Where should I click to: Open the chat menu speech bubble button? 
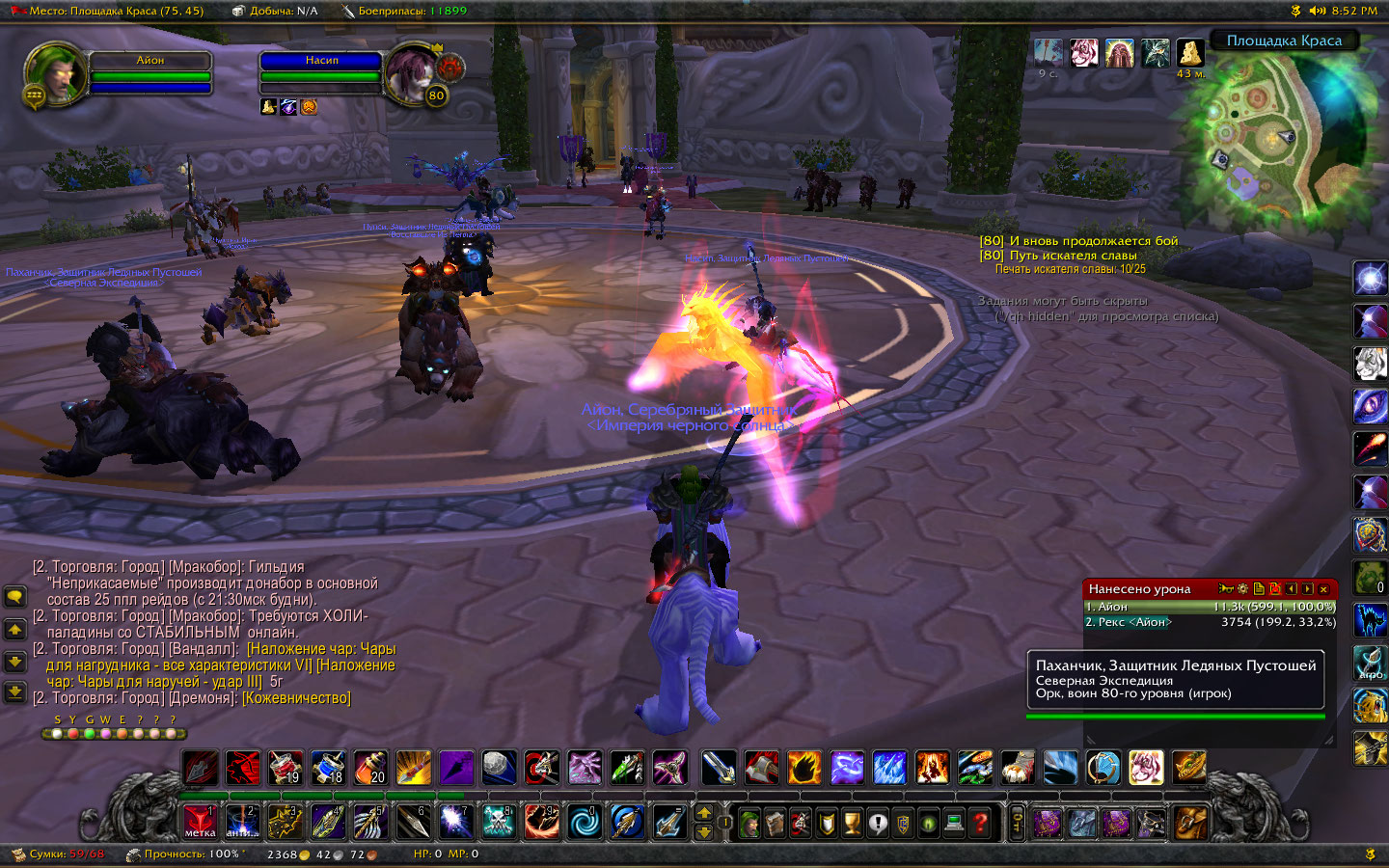[14, 597]
